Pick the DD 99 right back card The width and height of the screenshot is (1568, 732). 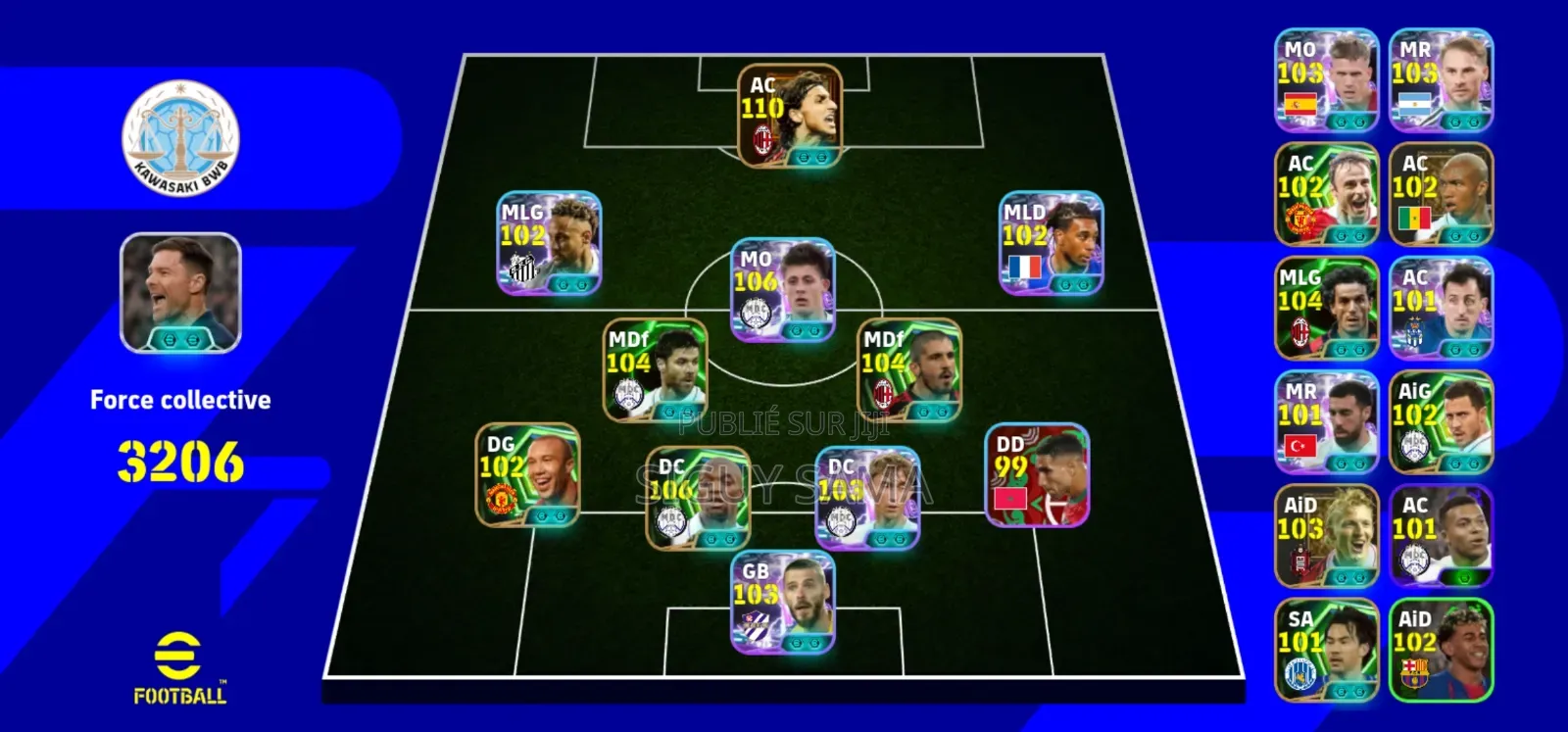(1037, 474)
